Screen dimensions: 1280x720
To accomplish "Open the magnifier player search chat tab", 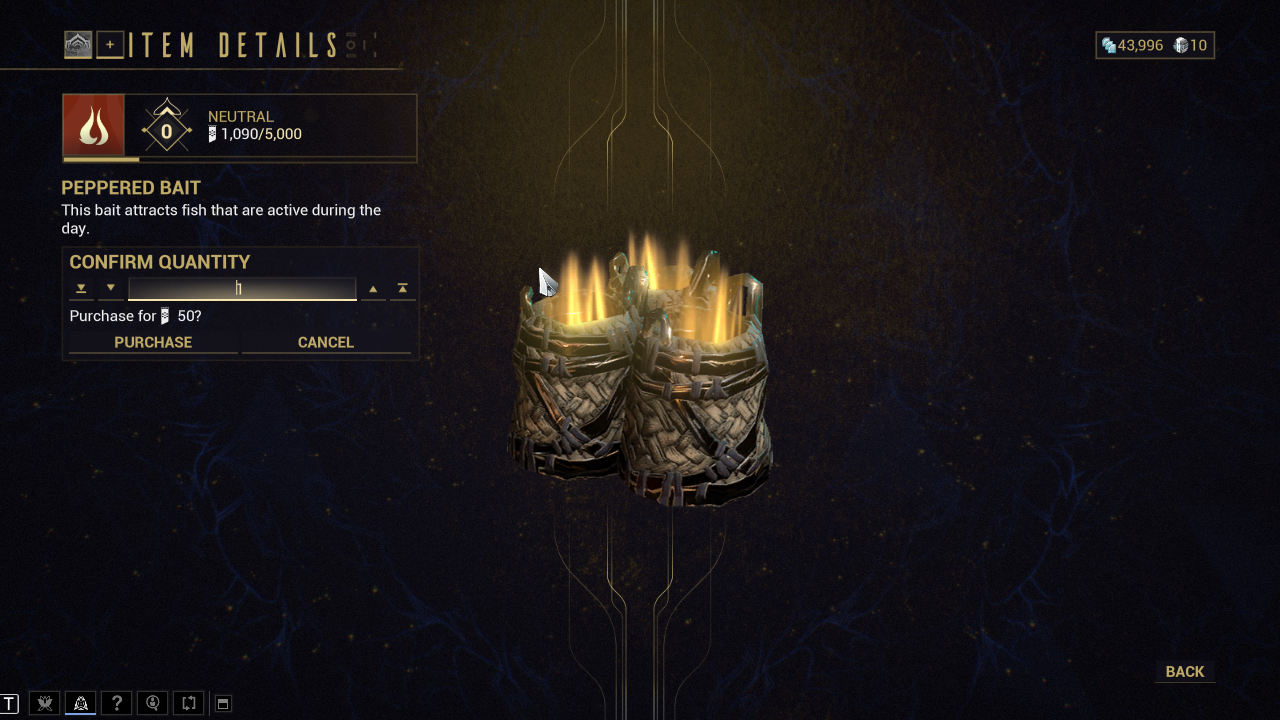I will [152, 703].
